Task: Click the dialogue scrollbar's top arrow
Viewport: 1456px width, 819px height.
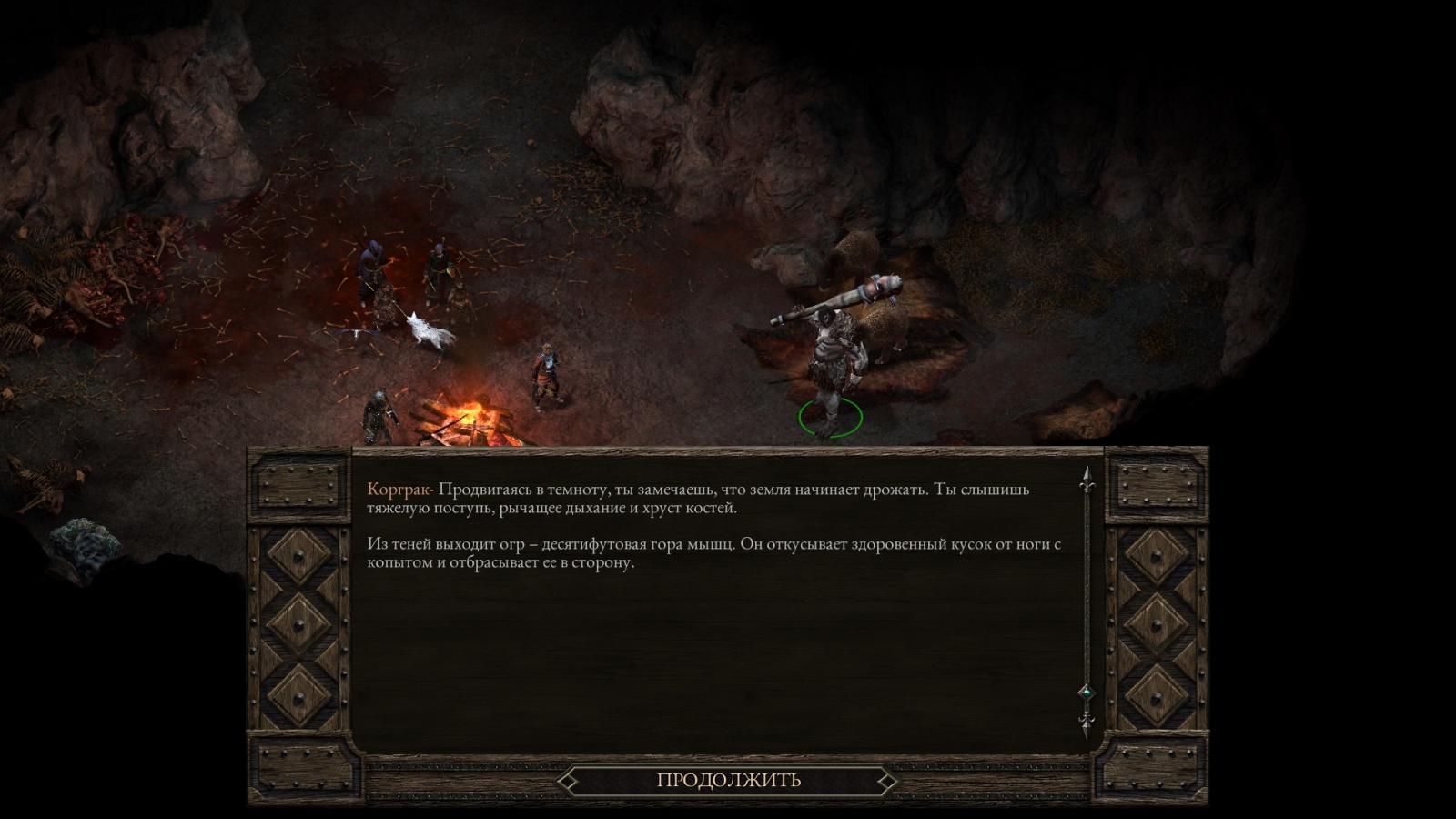Action: pos(1086,480)
